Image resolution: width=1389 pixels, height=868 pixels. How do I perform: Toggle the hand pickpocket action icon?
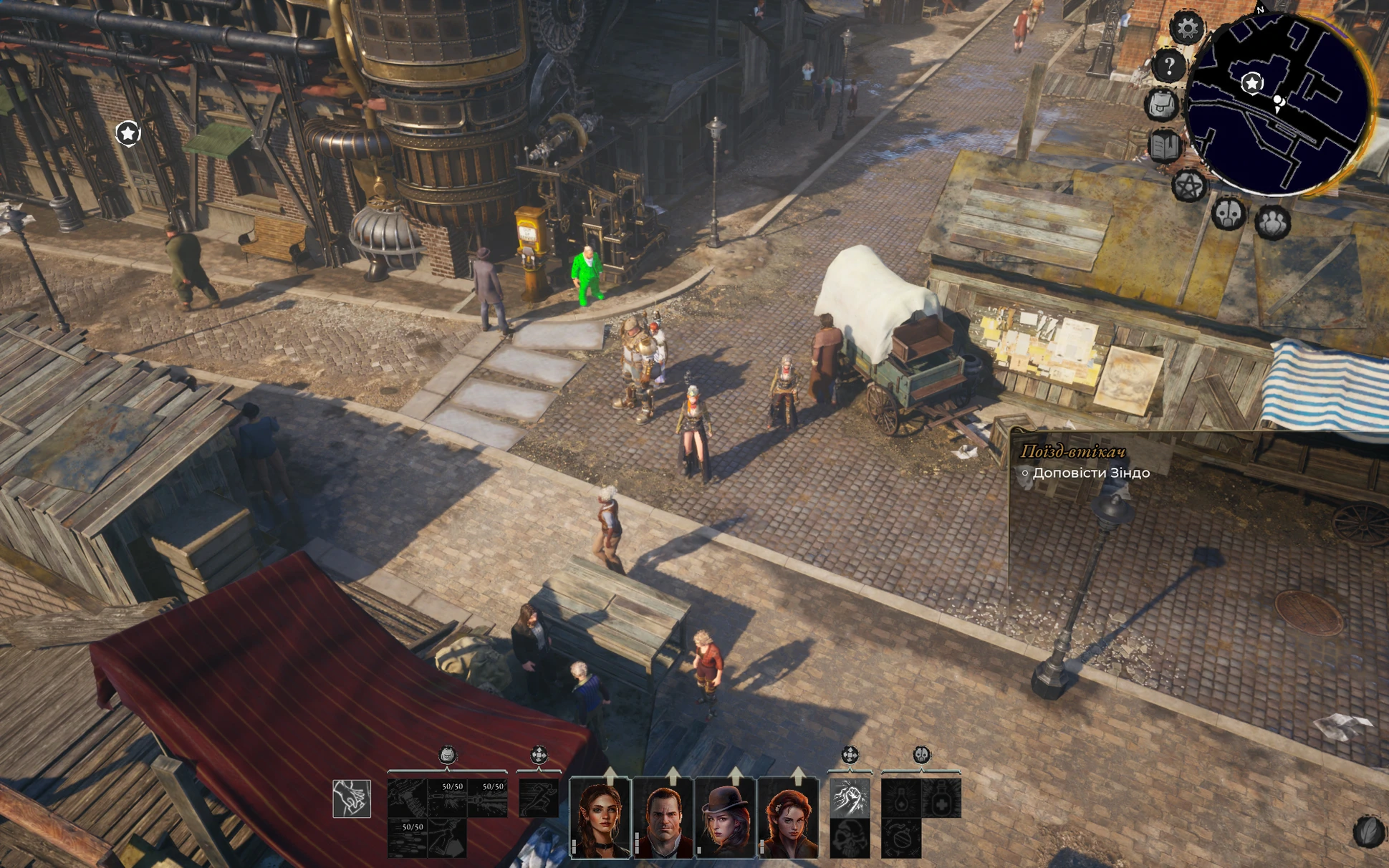(x=352, y=799)
